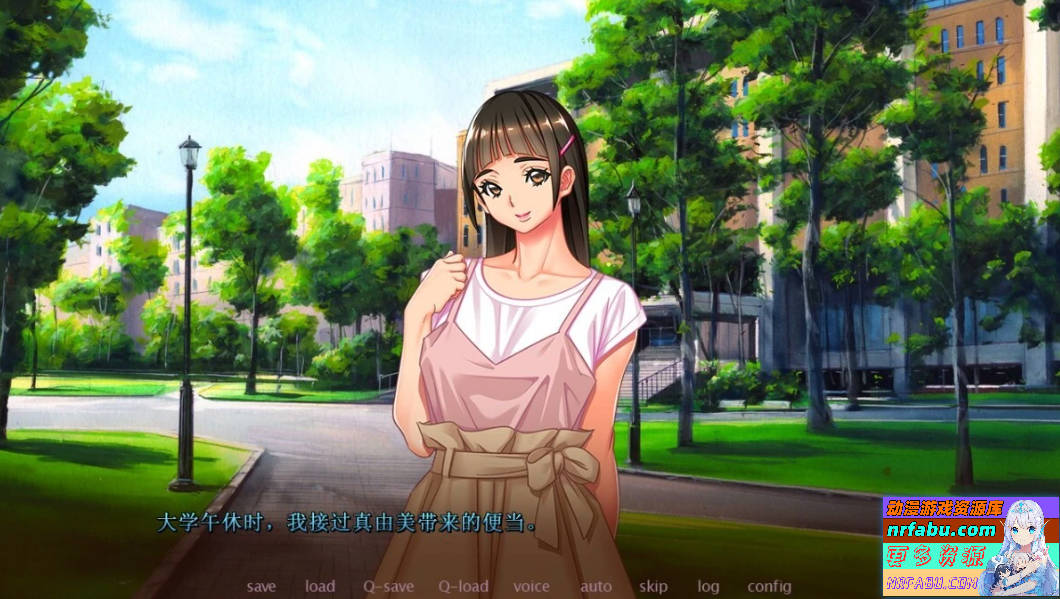
Task: Quick save with Q-save
Action: 388,587
